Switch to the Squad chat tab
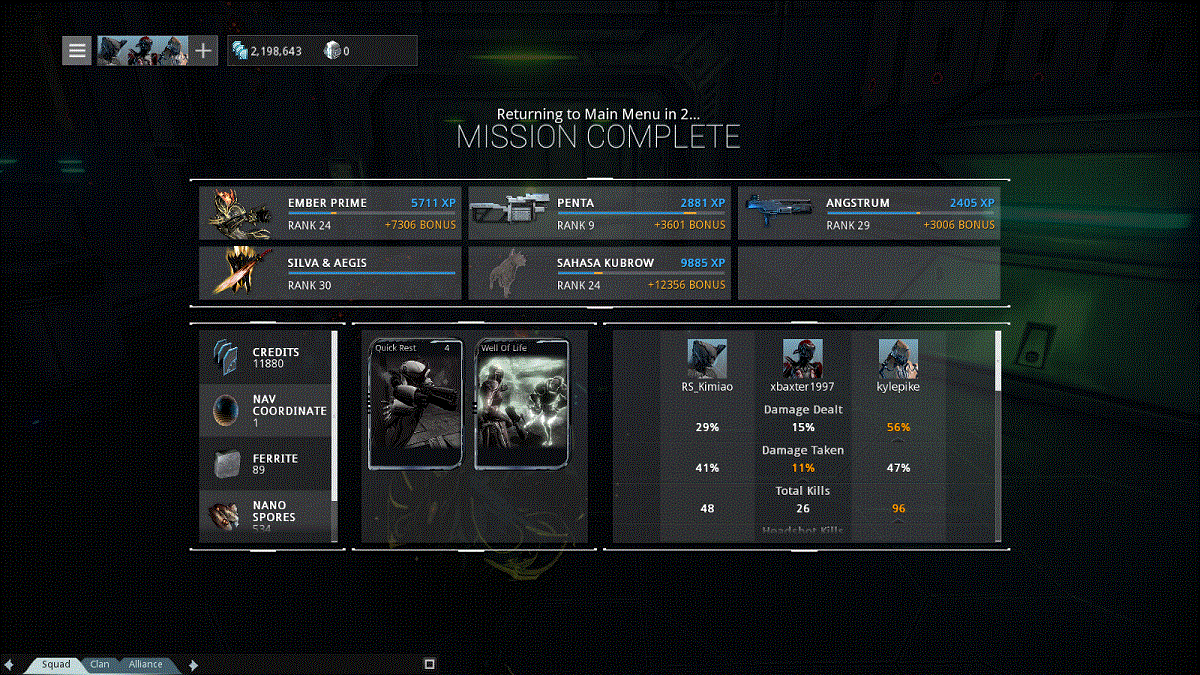This screenshot has height=675, width=1200. [56, 664]
